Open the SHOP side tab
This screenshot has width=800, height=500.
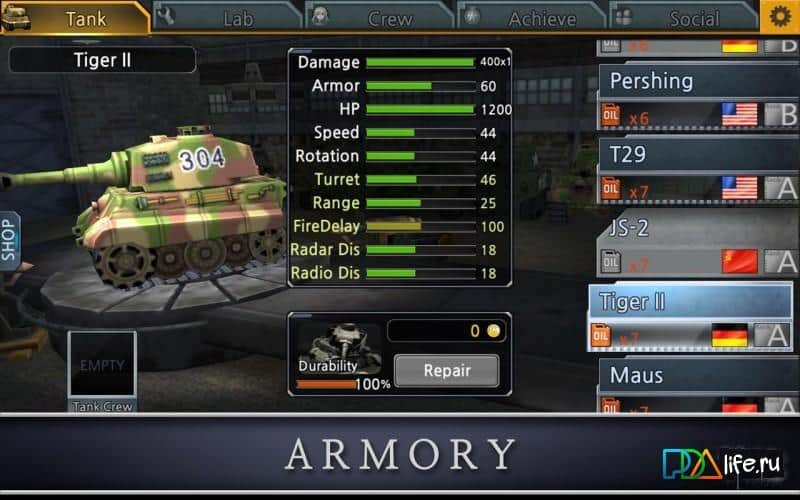point(9,240)
